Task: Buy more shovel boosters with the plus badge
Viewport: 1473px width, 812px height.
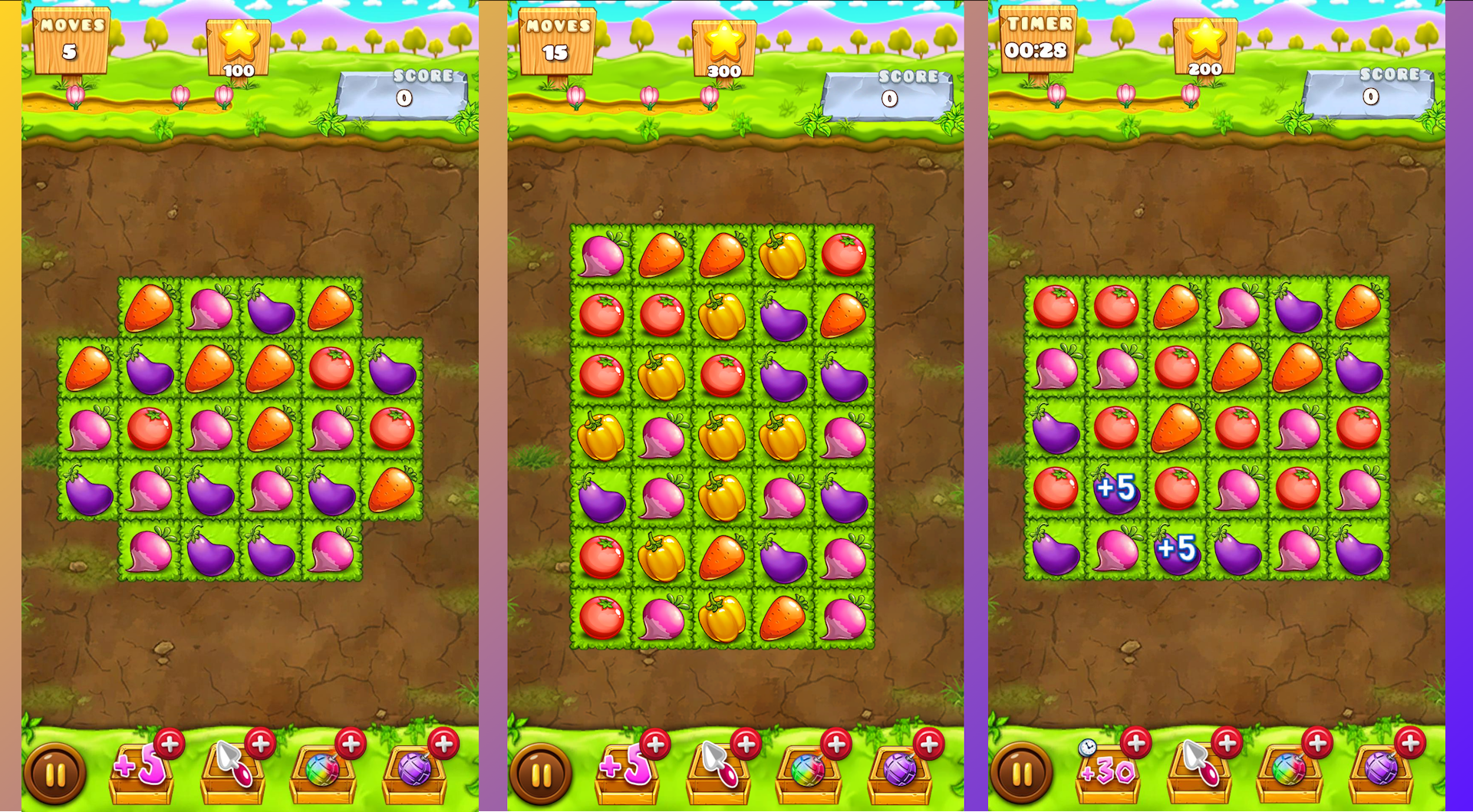Action: pos(259,742)
